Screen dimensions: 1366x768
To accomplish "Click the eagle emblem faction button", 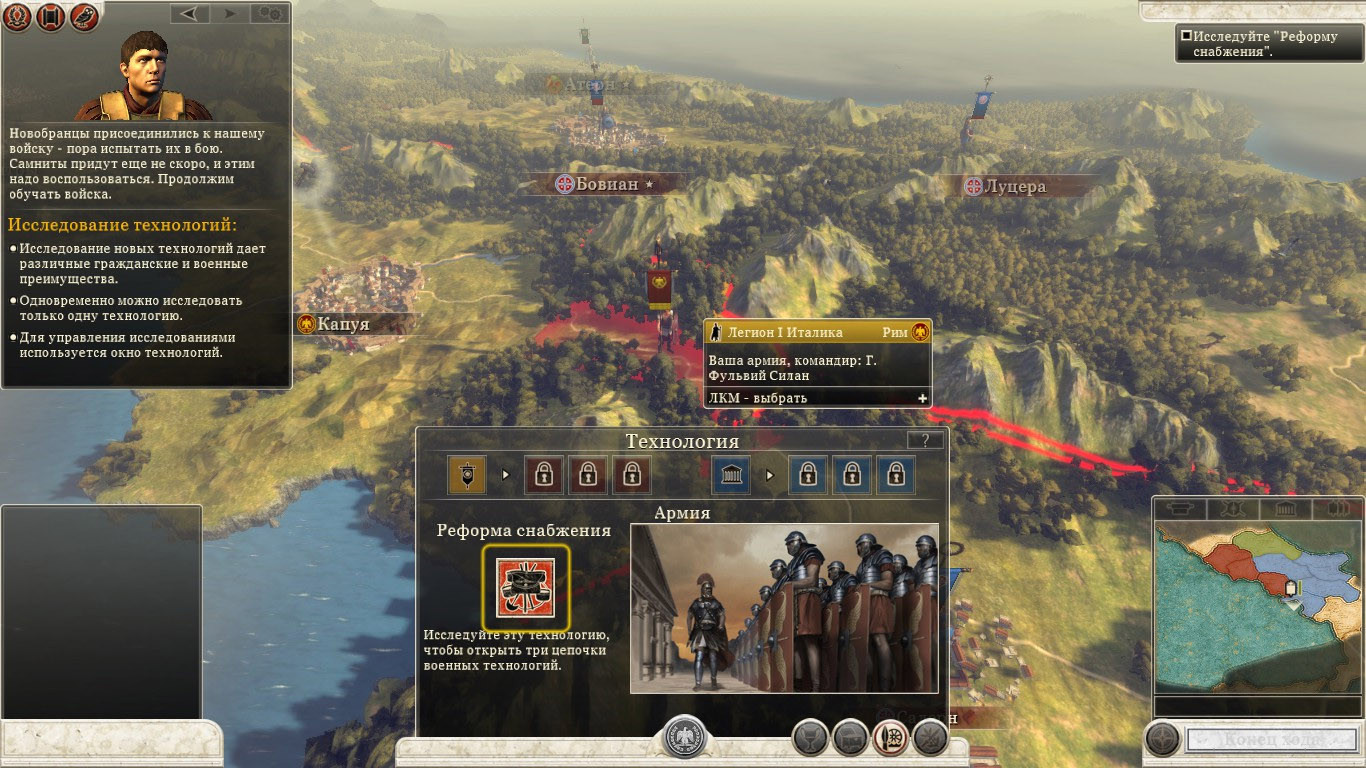I will [x=685, y=738].
